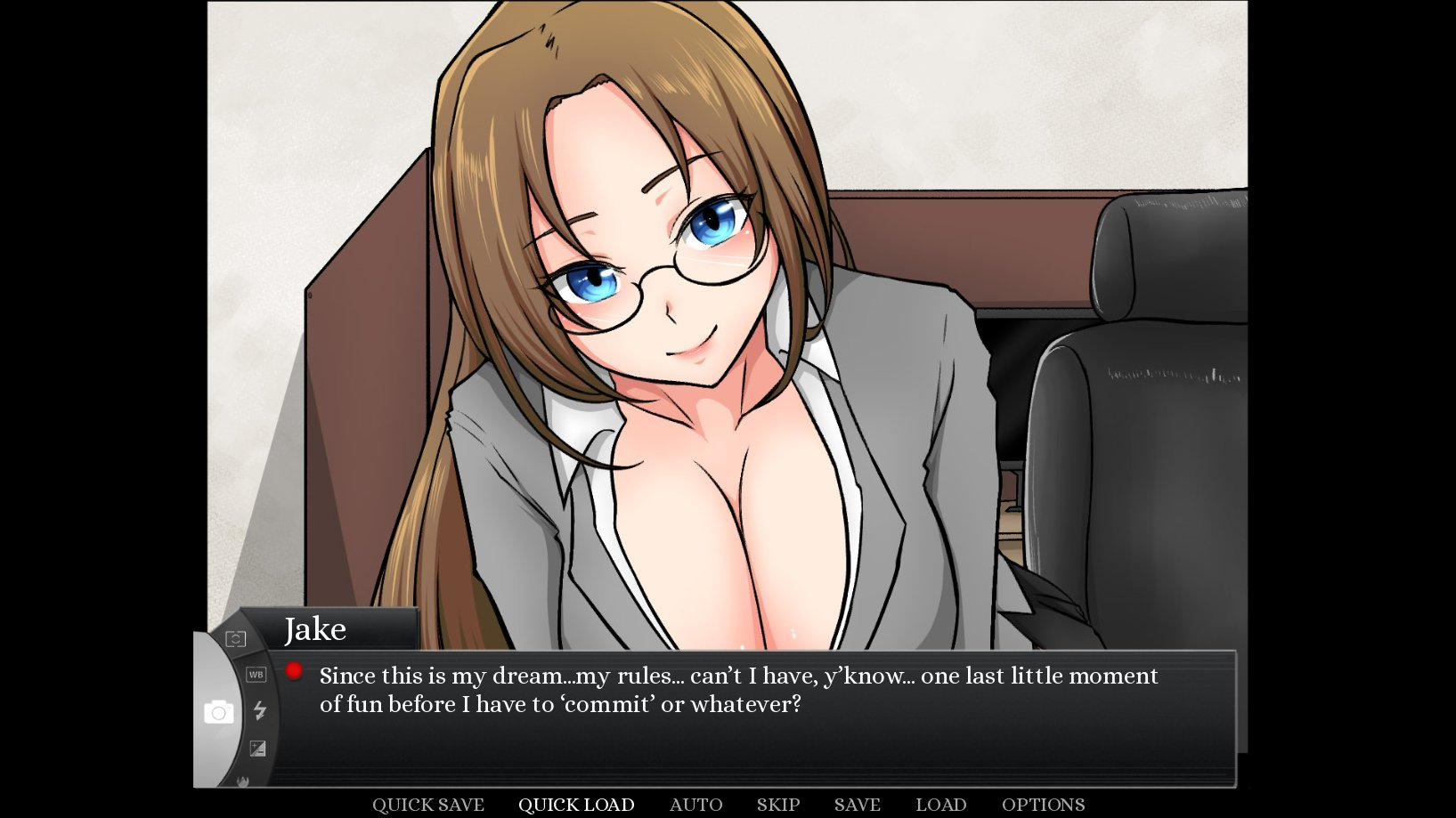Open the Load menu
The image size is (1456, 818).
click(940, 805)
